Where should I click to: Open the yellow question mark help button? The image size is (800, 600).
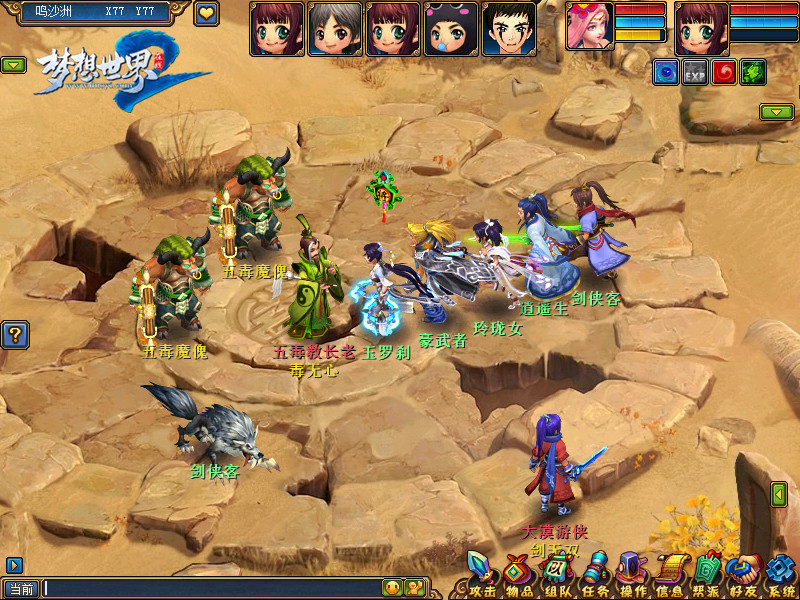point(14,335)
